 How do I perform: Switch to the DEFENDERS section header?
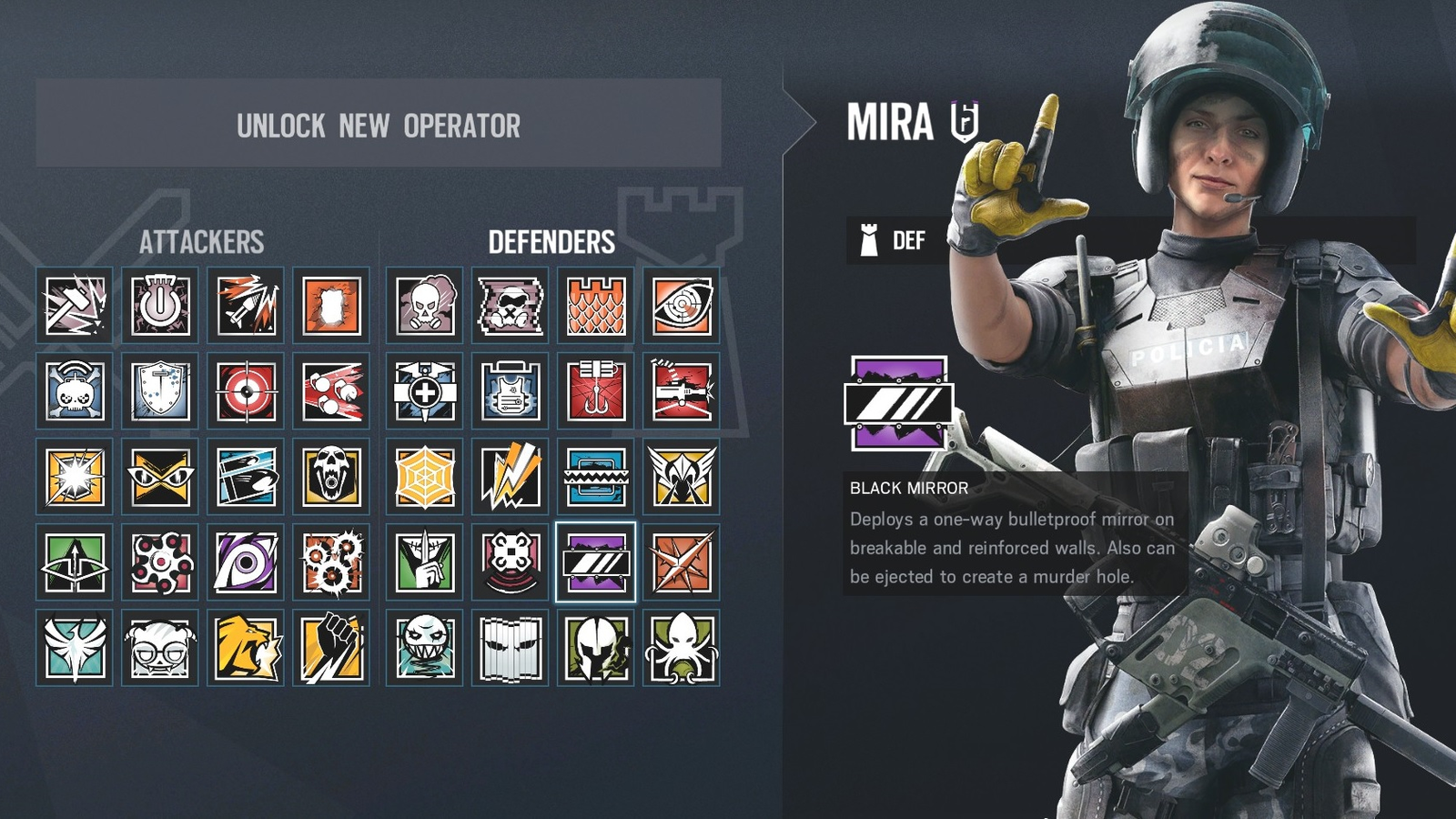[551, 243]
